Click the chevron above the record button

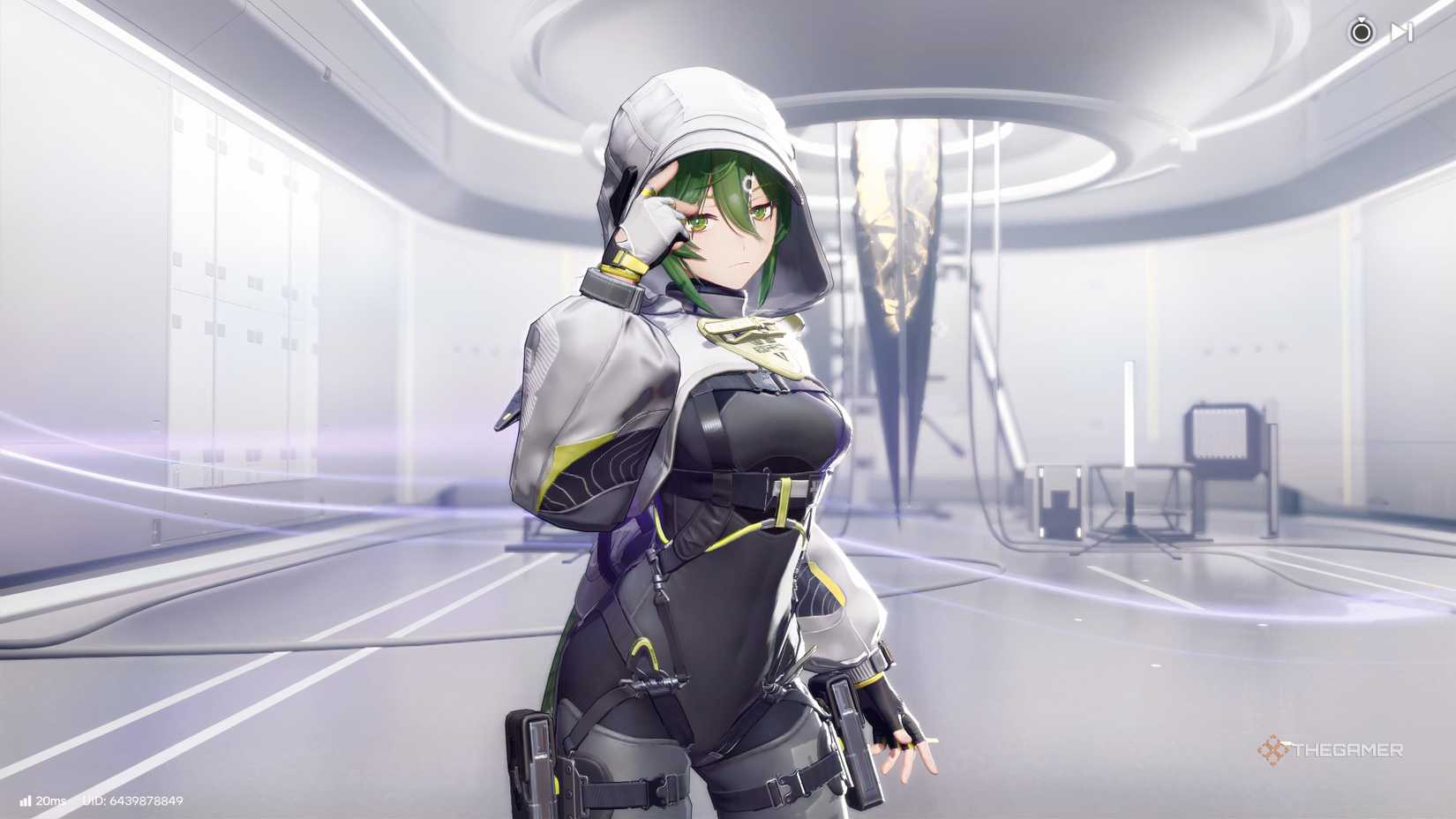1362,19
